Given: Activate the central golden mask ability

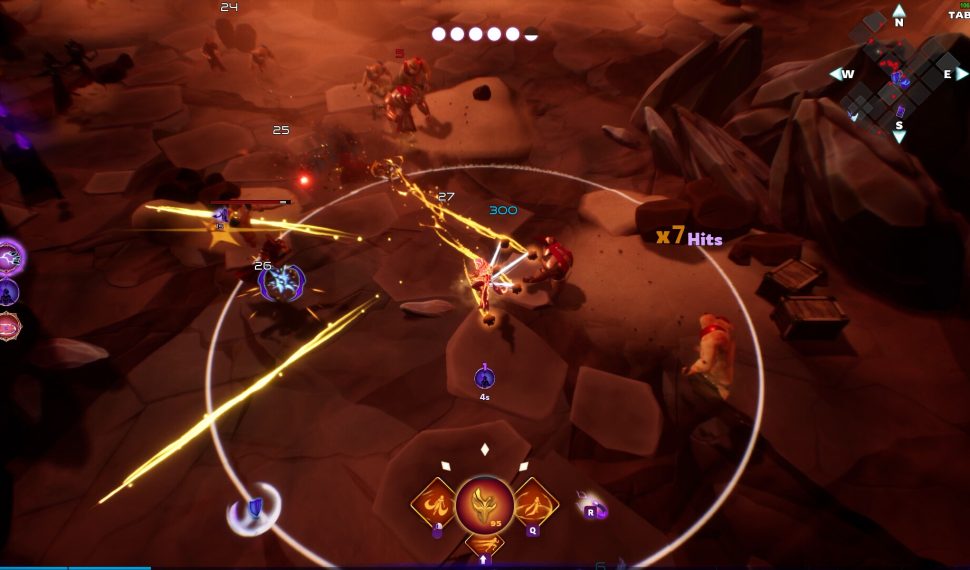Looking at the screenshot, I should click(x=485, y=506).
